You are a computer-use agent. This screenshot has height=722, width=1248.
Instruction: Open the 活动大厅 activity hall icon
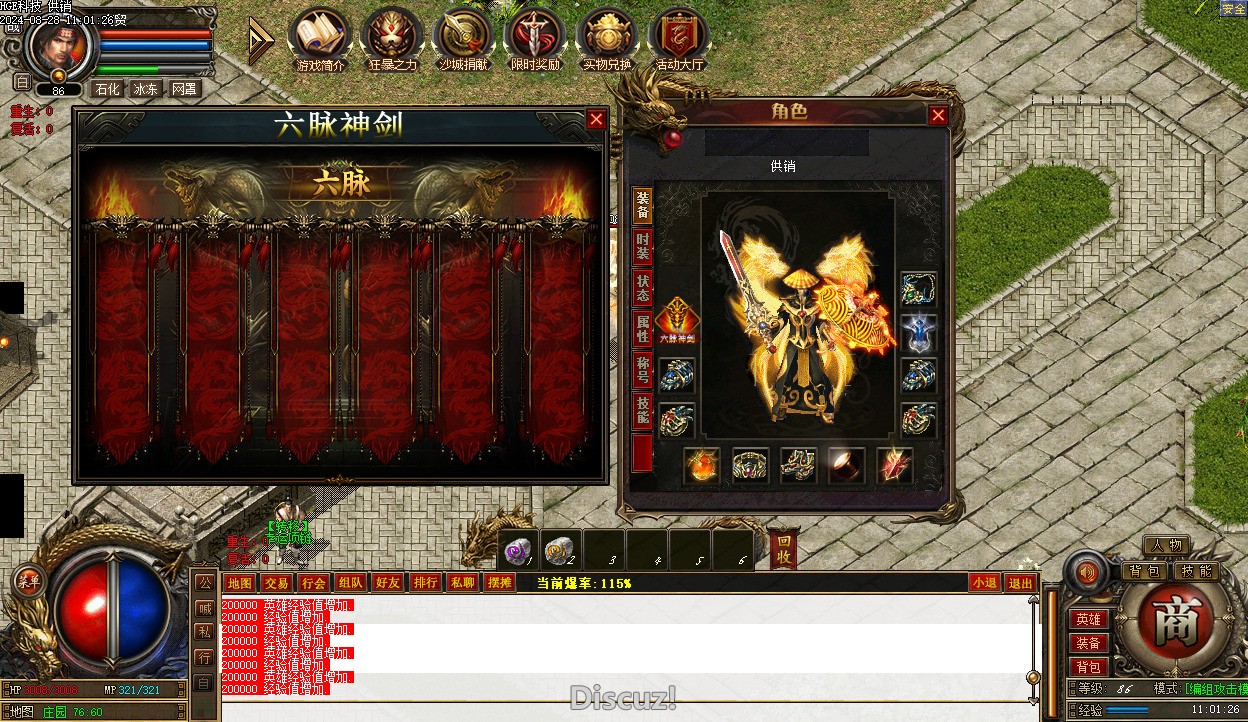[680, 38]
